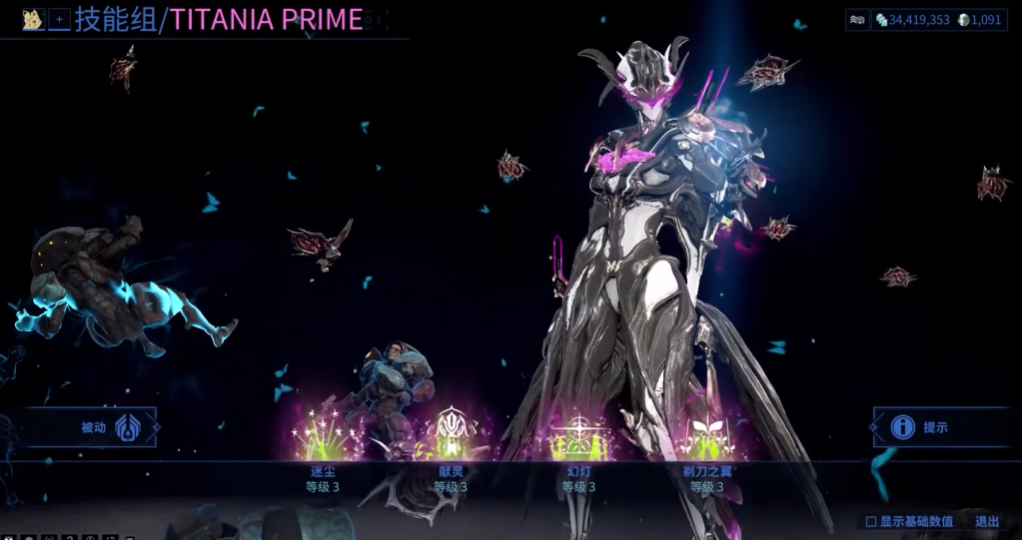
Task: Click the small plus button beside the avatar
Action: [59, 19]
